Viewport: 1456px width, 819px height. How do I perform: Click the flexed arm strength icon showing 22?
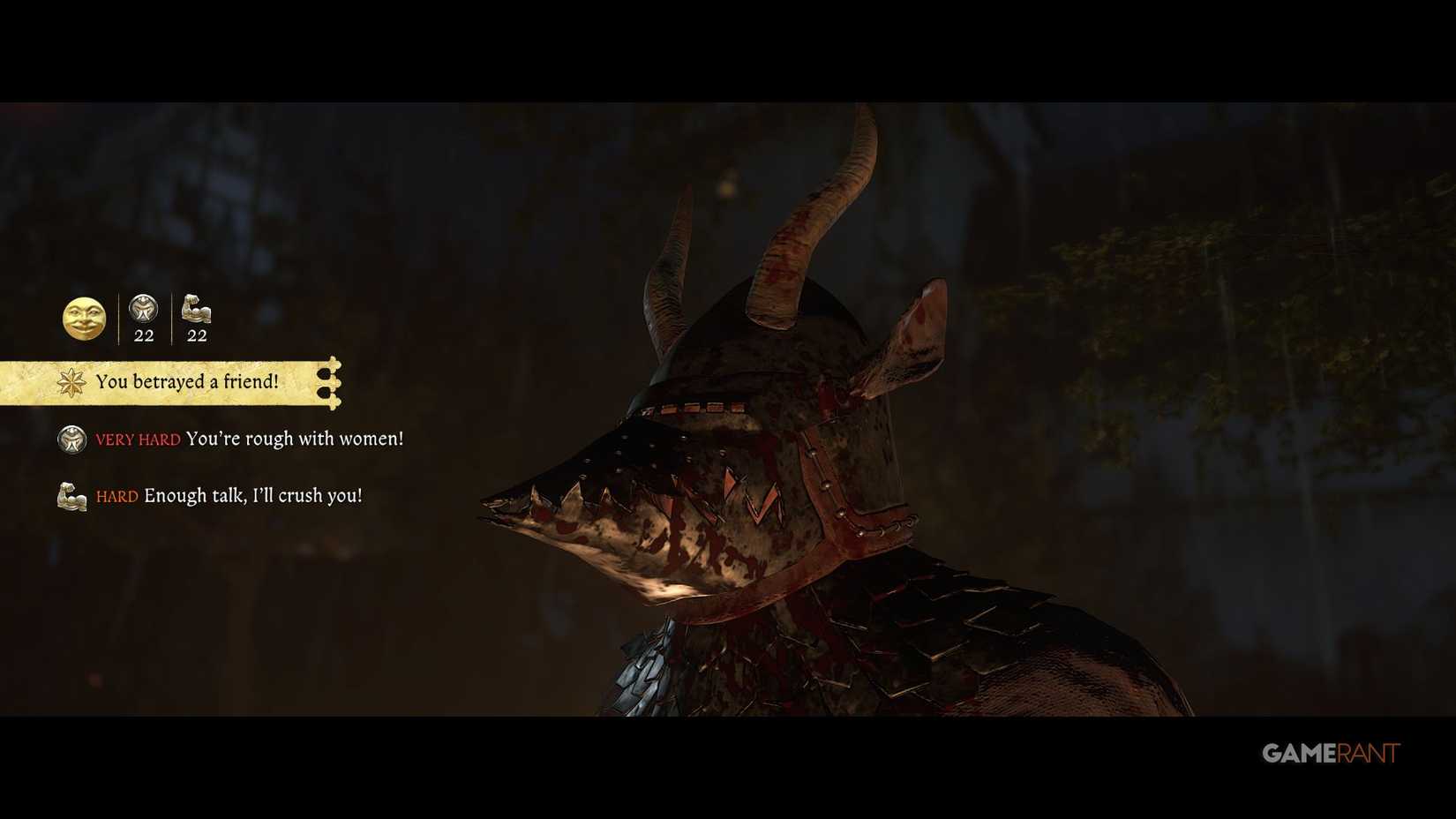click(196, 311)
